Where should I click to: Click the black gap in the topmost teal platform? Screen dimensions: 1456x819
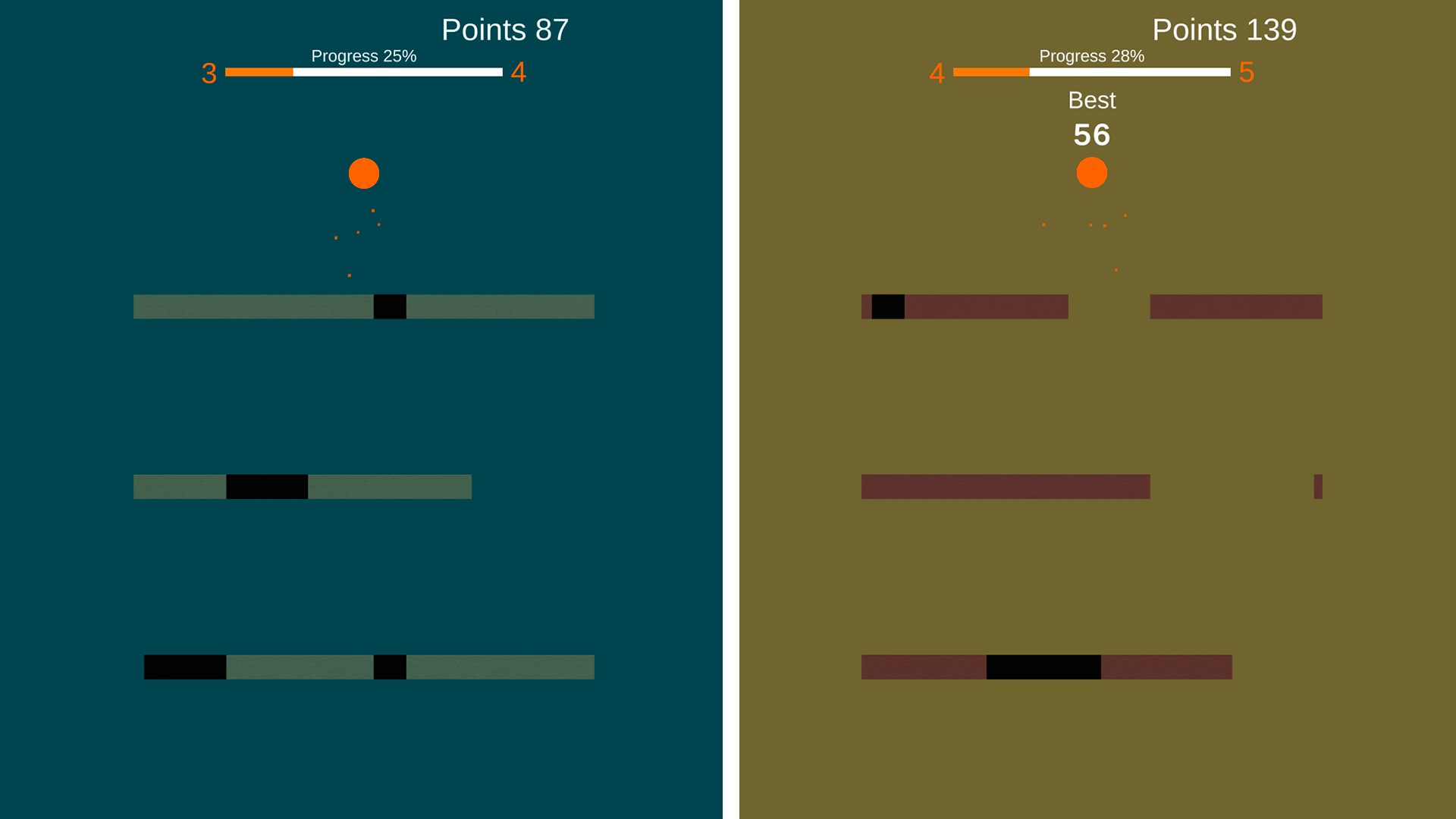click(x=390, y=306)
